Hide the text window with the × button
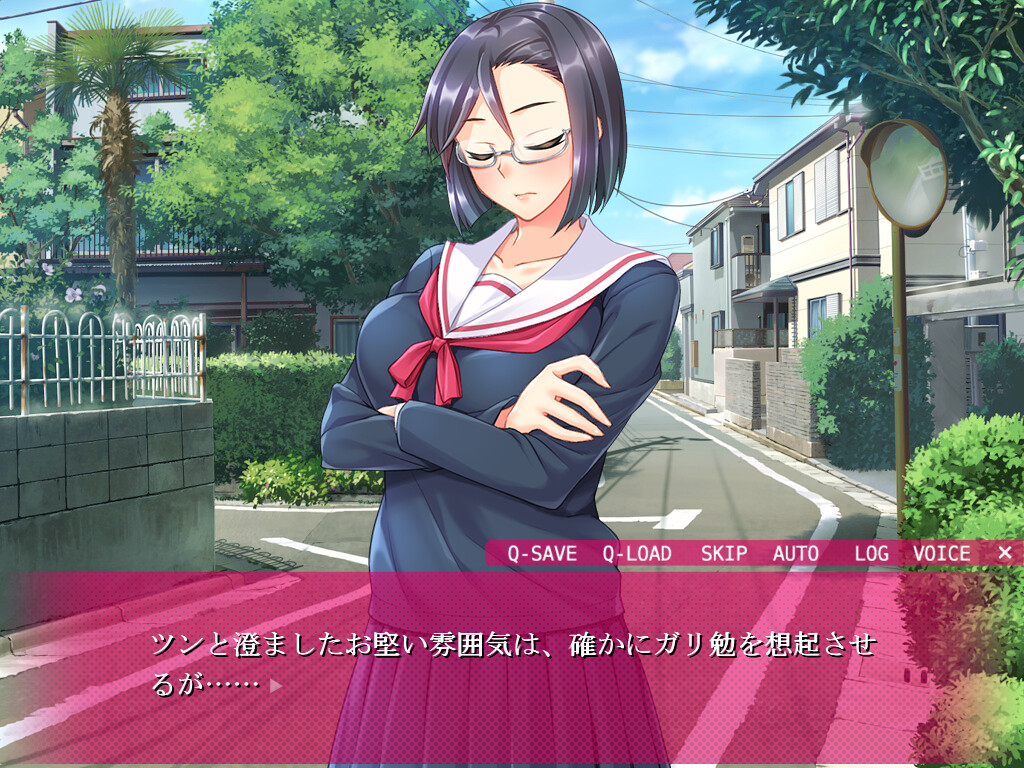 (x=1005, y=553)
